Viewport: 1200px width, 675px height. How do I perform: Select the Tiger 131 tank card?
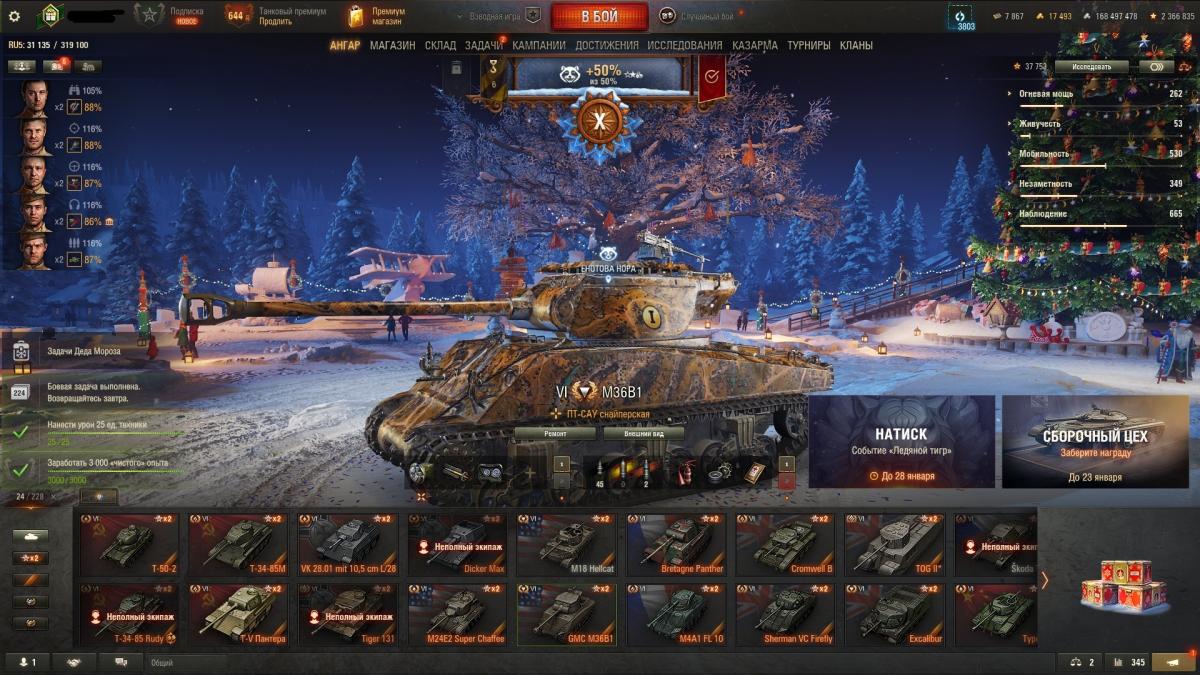coord(346,614)
